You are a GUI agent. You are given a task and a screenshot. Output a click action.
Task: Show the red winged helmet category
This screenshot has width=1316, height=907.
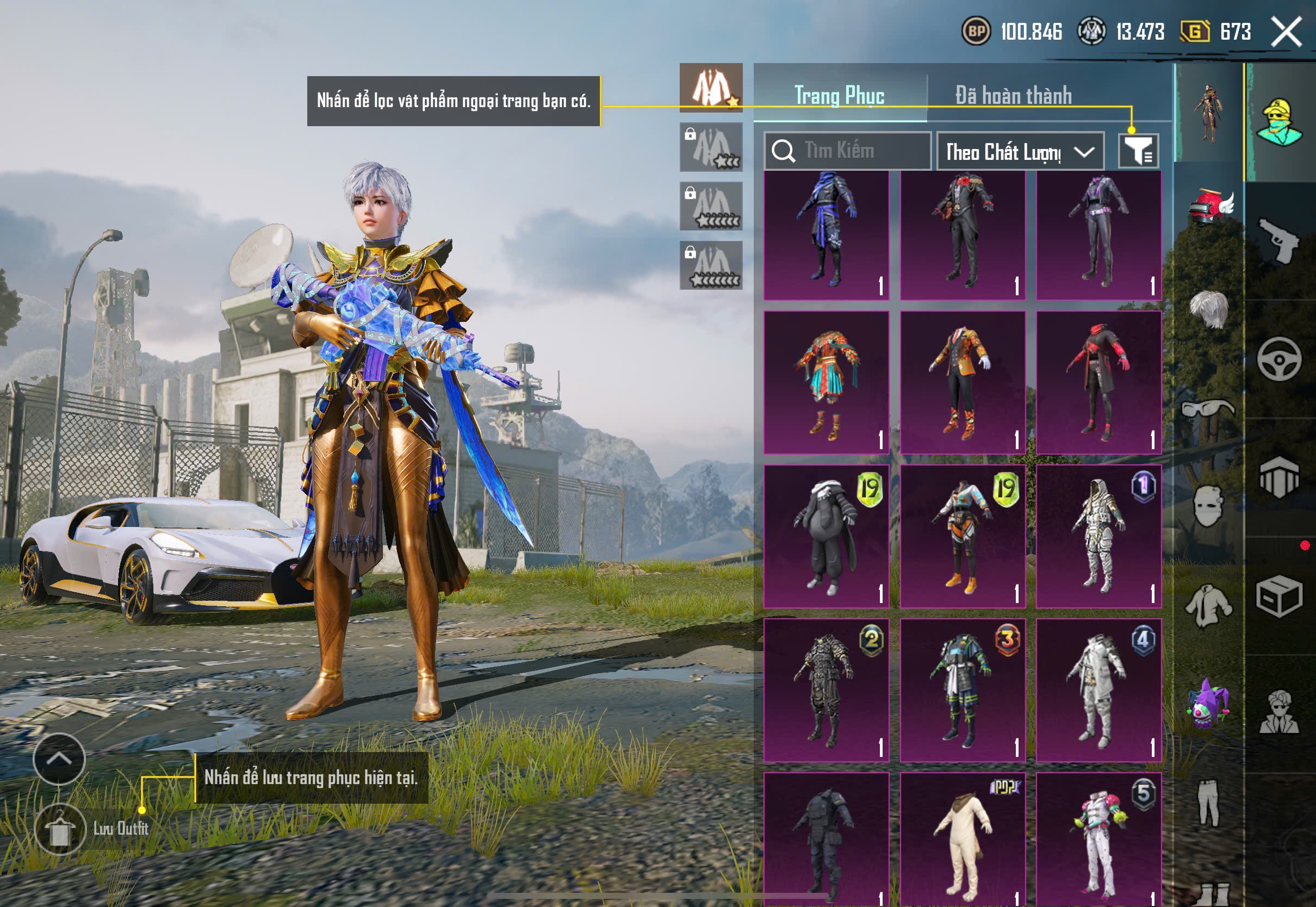(x=1209, y=206)
